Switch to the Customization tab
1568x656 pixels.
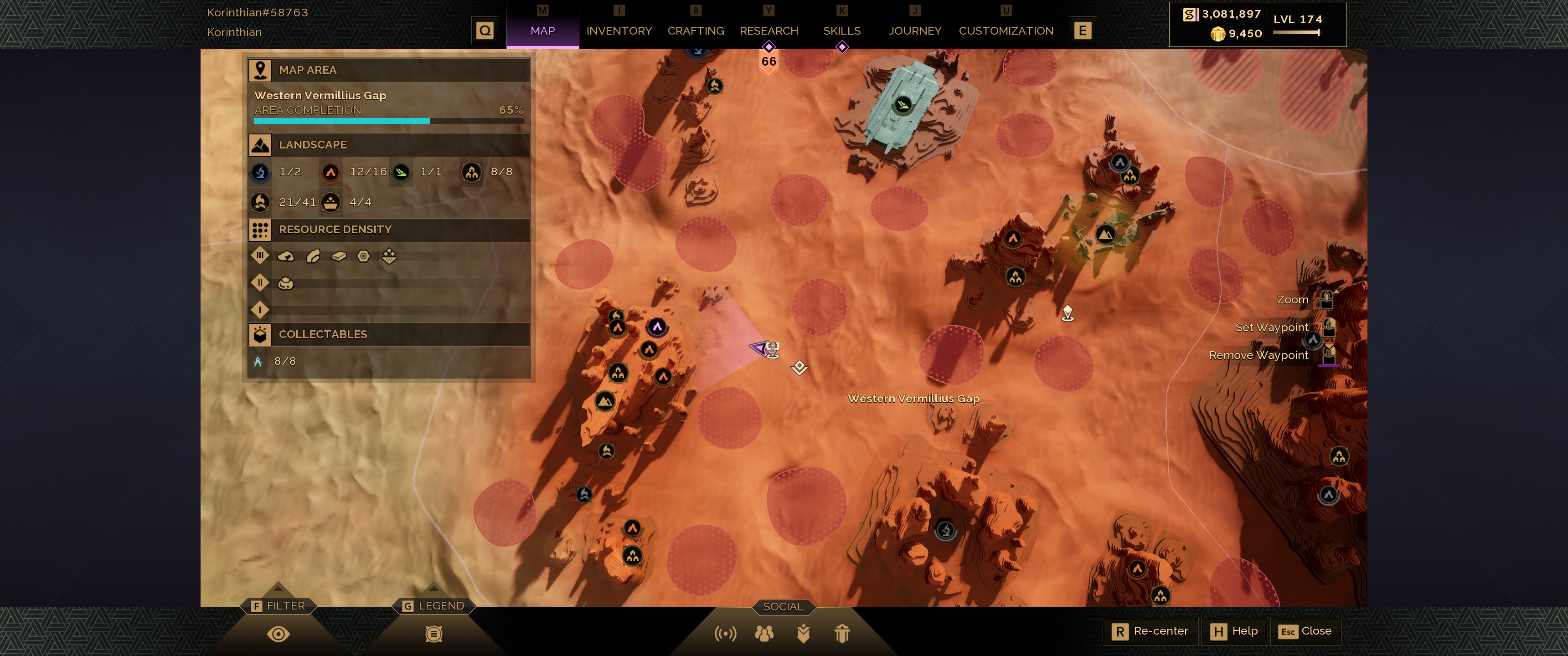click(x=1006, y=31)
